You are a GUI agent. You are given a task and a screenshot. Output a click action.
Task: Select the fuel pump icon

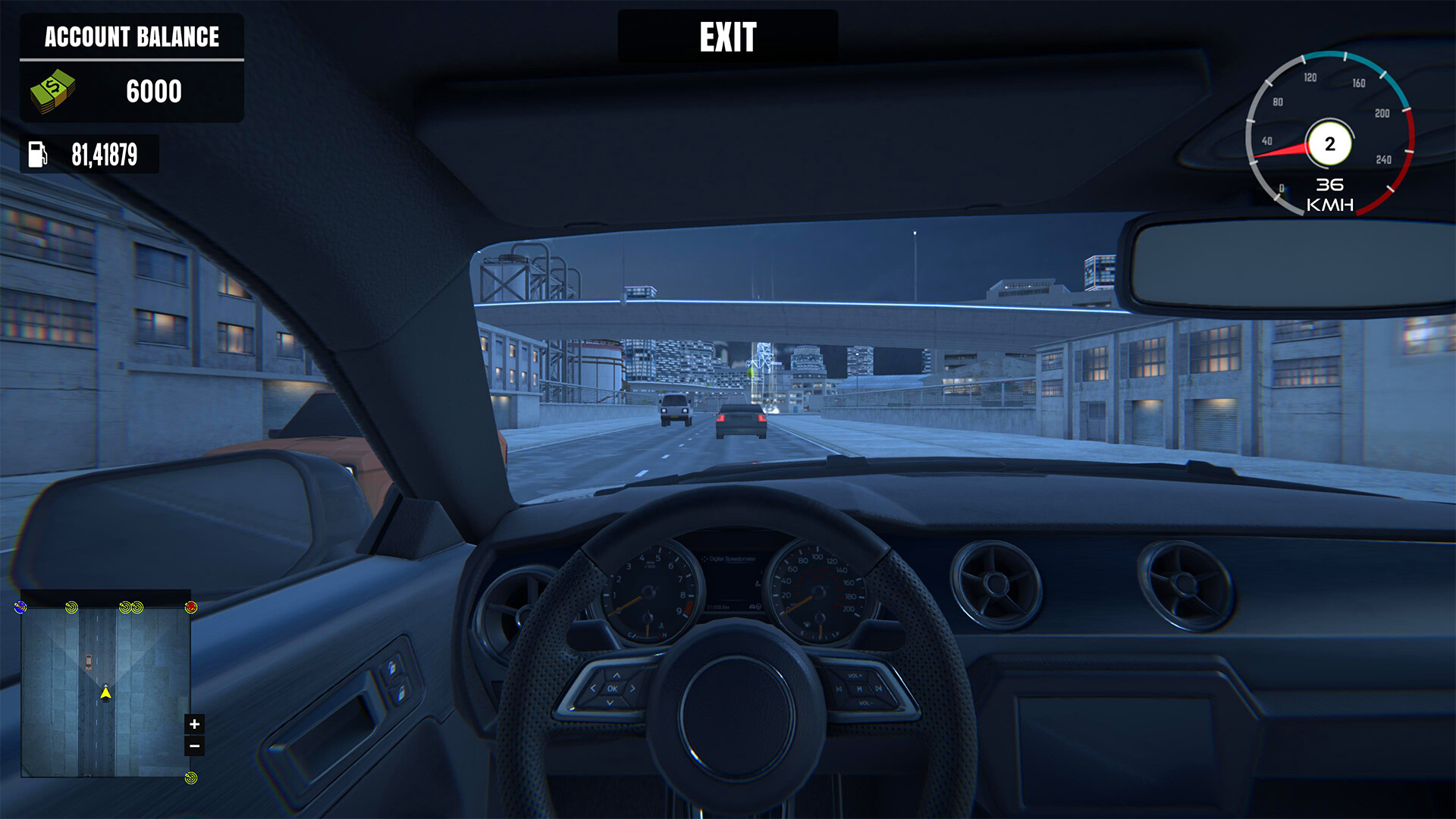pyautogui.click(x=42, y=155)
